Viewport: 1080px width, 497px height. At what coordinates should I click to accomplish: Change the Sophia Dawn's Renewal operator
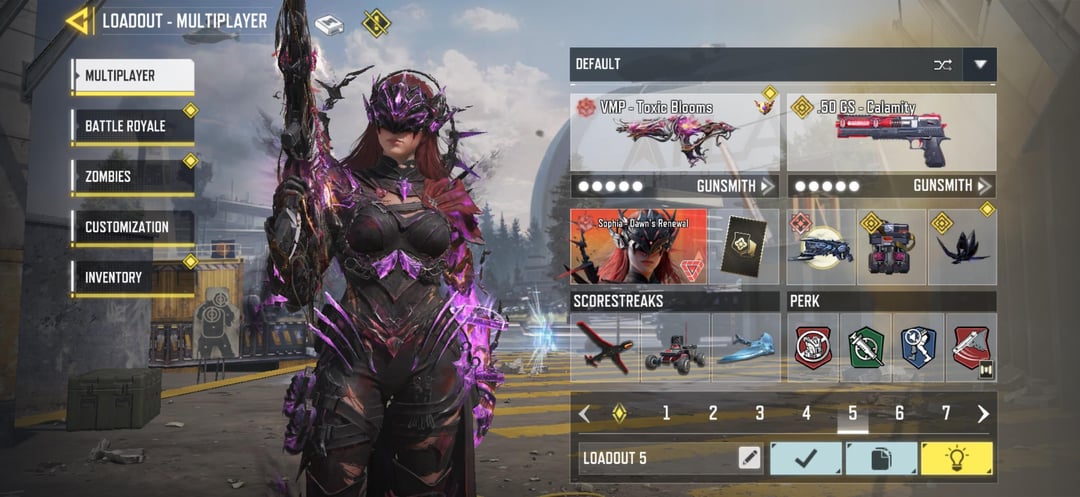638,247
